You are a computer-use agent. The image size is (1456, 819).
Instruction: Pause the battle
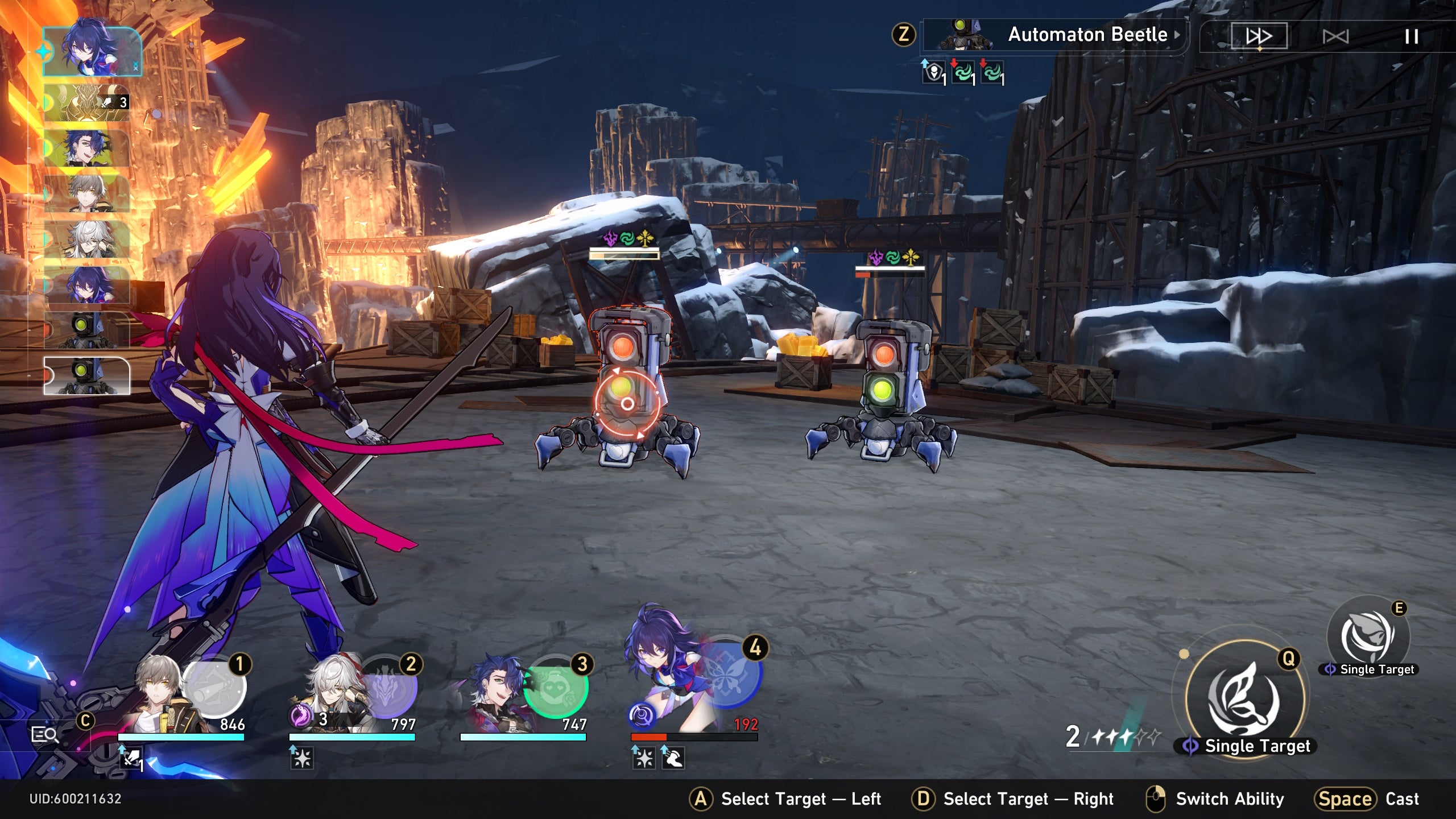[1411, 36]
